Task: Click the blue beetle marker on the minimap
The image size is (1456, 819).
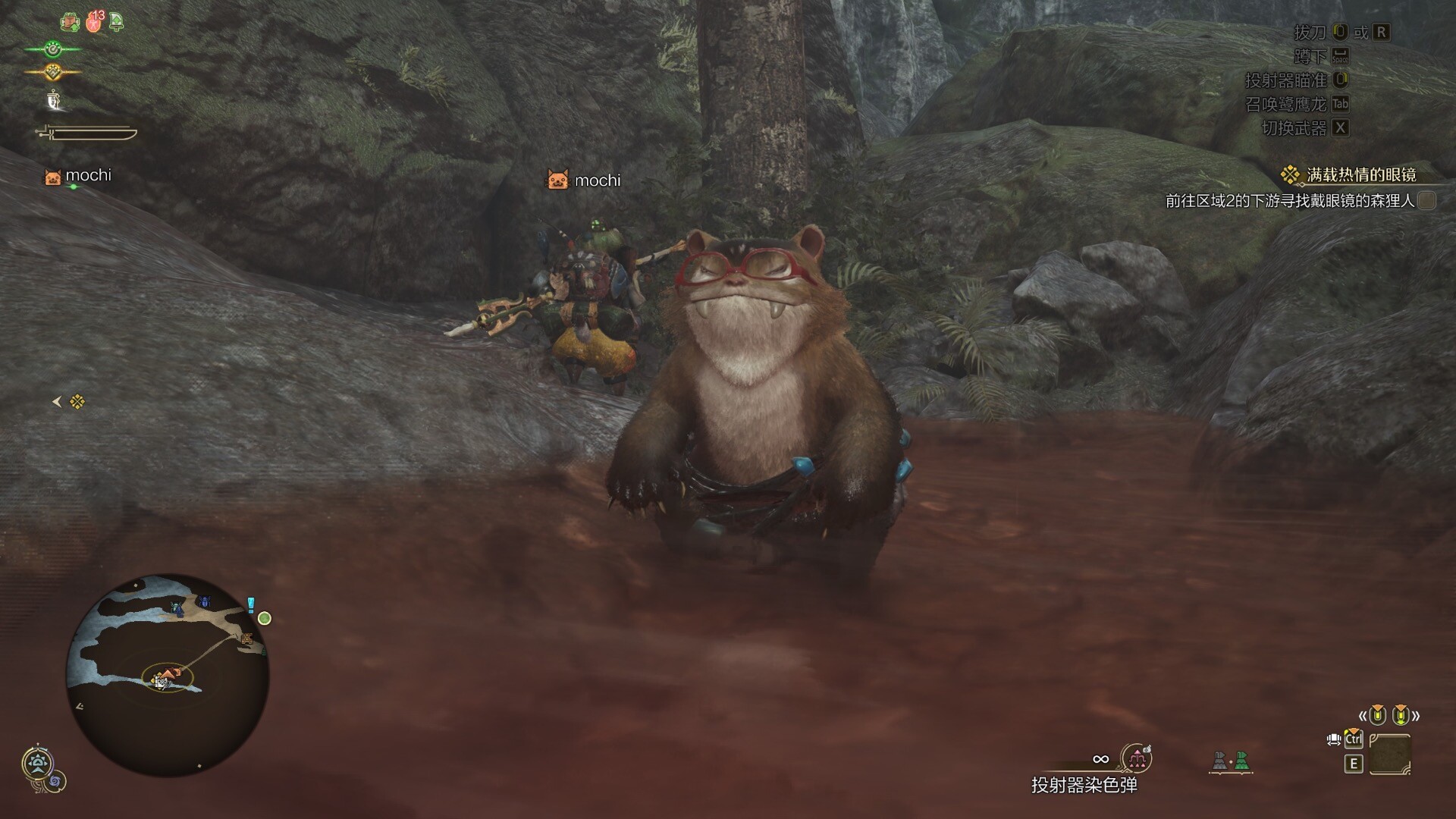Action: (205, 602)
